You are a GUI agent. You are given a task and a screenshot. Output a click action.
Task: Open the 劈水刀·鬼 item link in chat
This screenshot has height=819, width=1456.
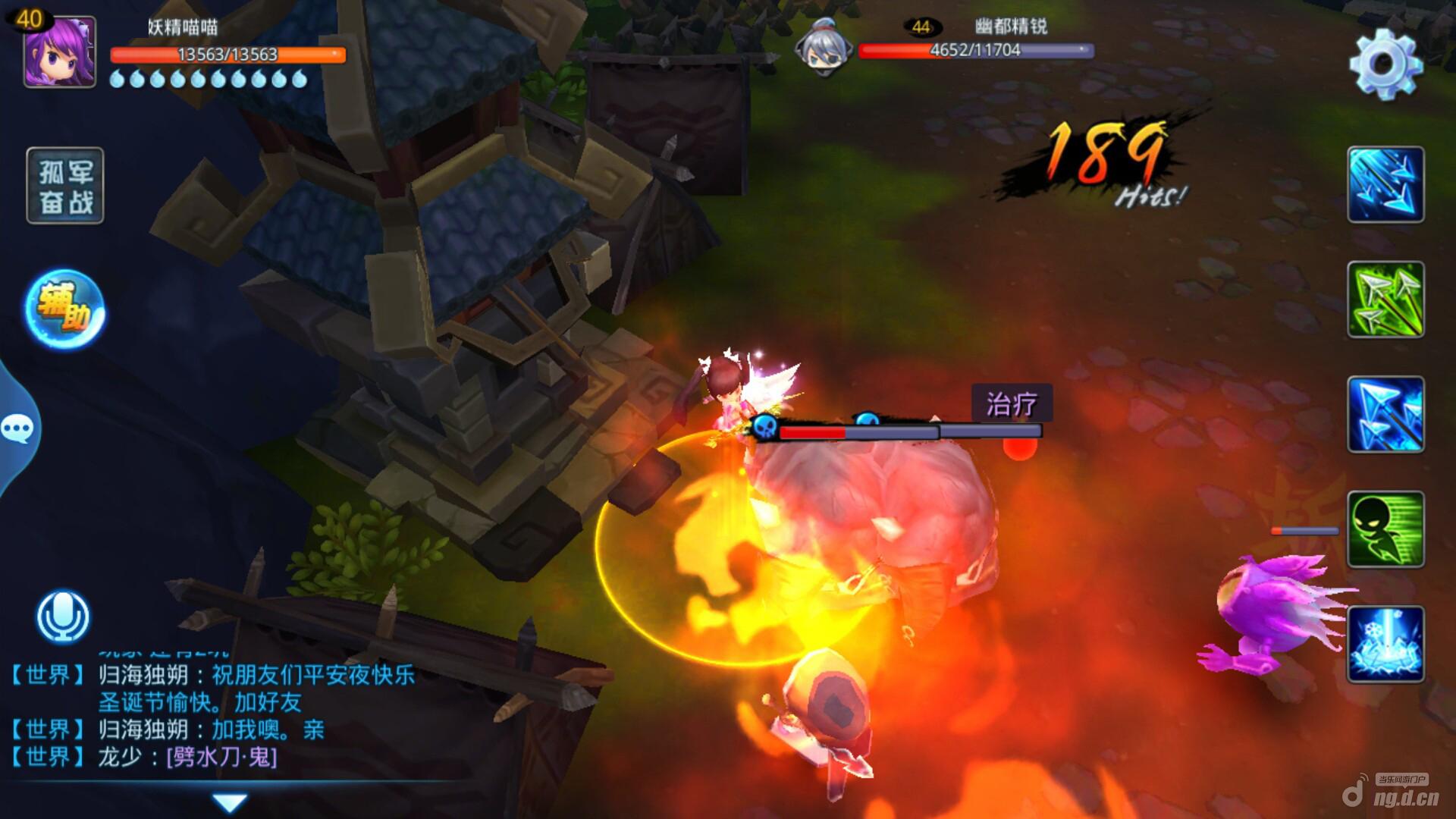click(x=222, y=757)
